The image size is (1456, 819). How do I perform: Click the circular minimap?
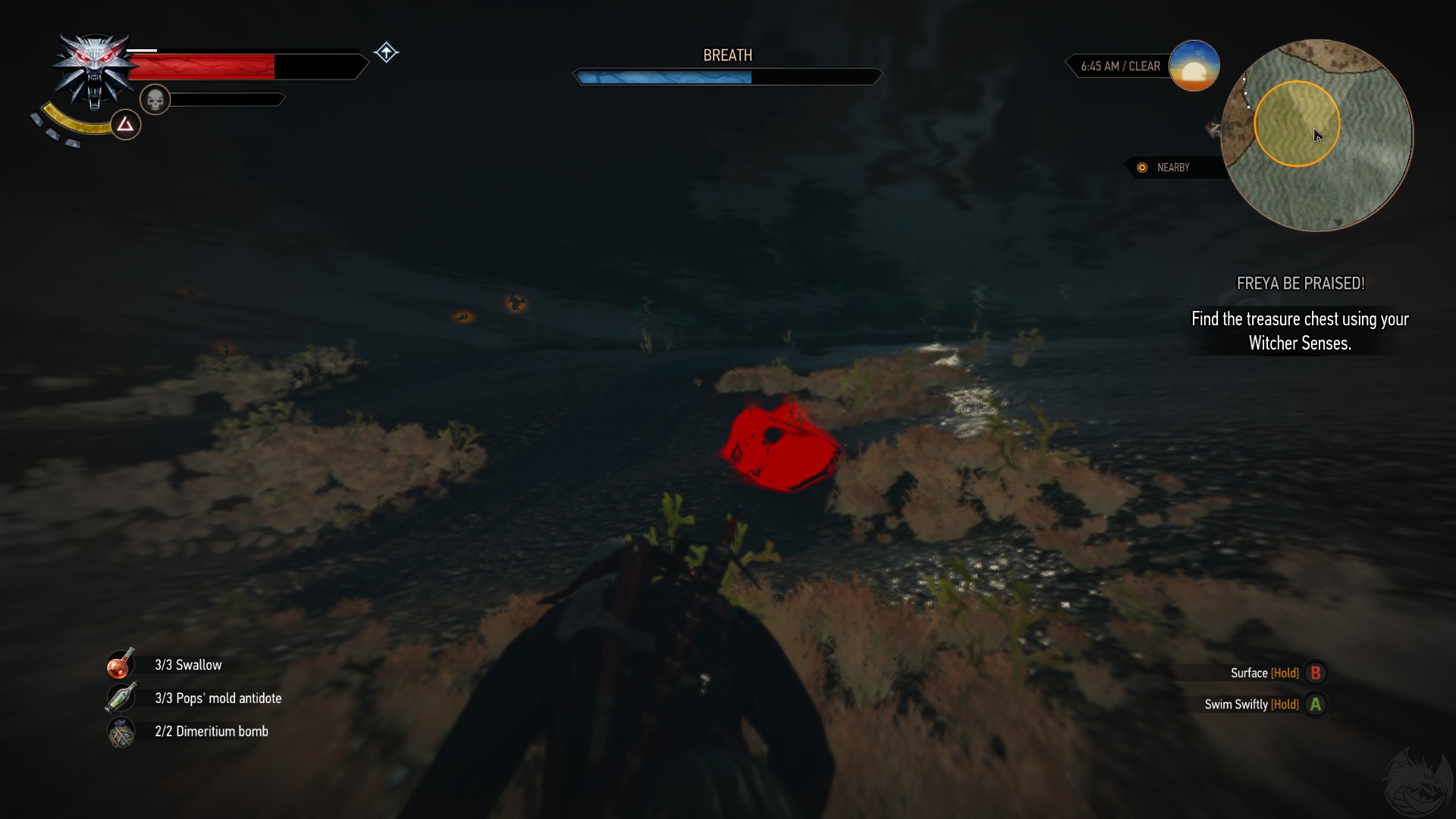(x=1317, y=135)
